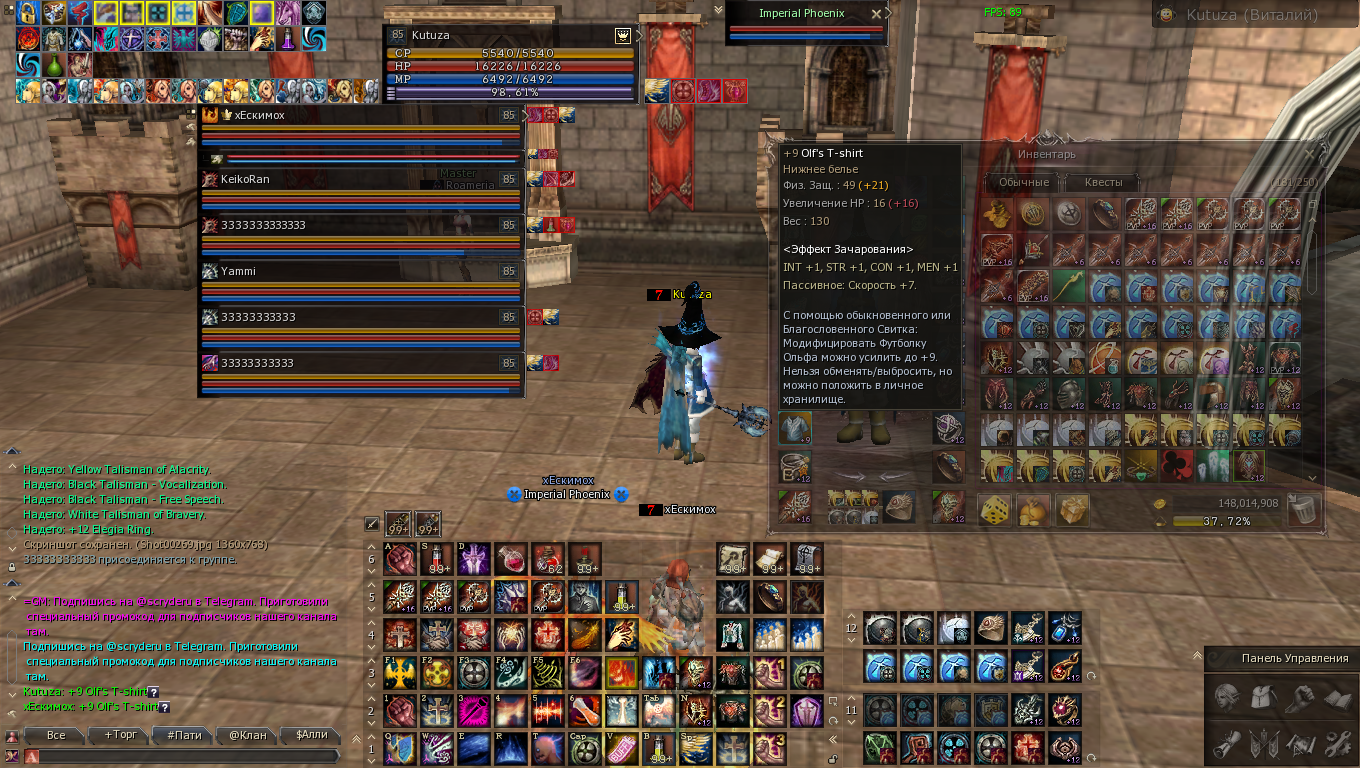This screenshot has height=768, width=1360.
Task: Toggle the shortcut bar lock padlock
Action: (x=832, y=759)
